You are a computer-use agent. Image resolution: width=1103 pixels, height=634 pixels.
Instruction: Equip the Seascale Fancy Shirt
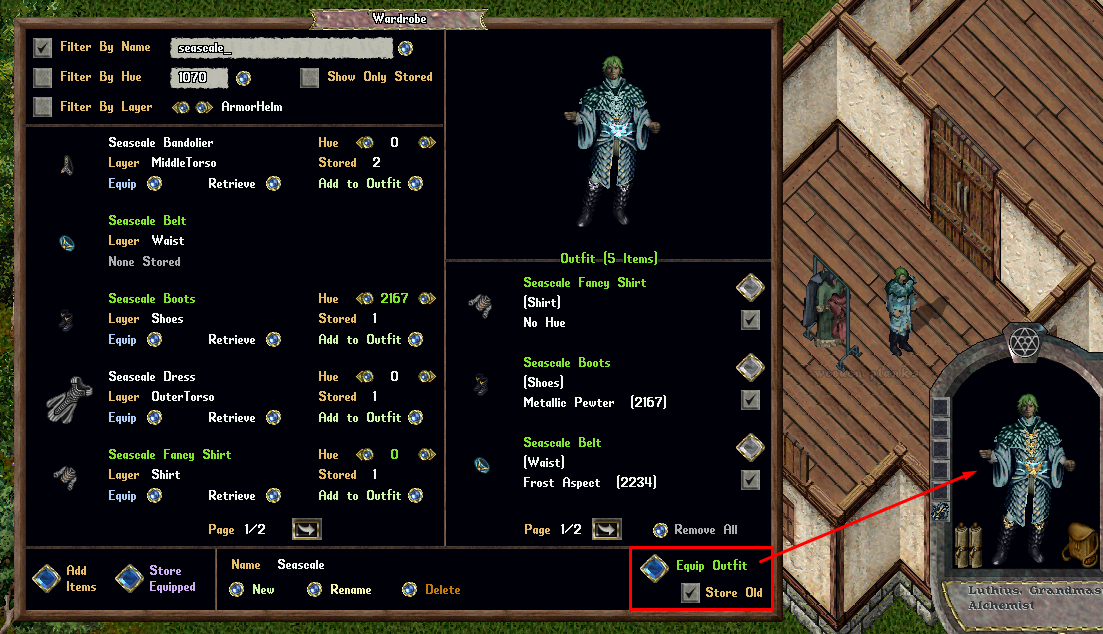[x=154, y=496]
